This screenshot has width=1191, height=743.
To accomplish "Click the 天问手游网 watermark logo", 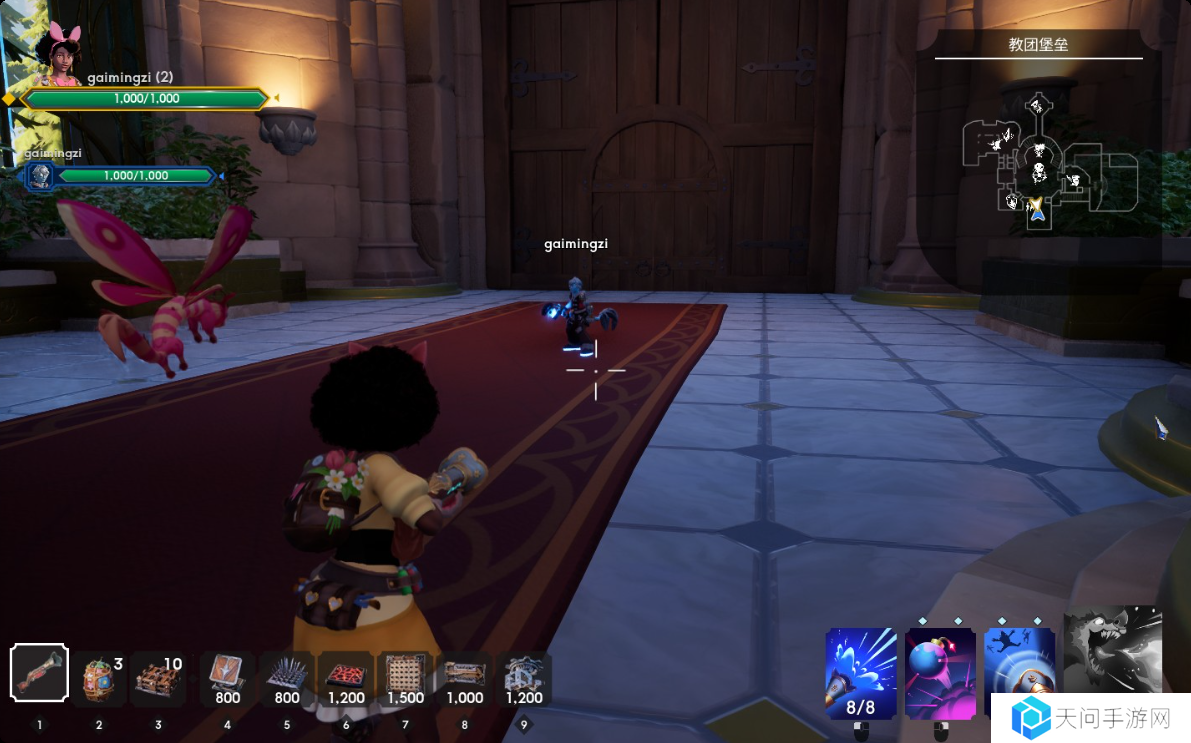I will click(1090, 718).
